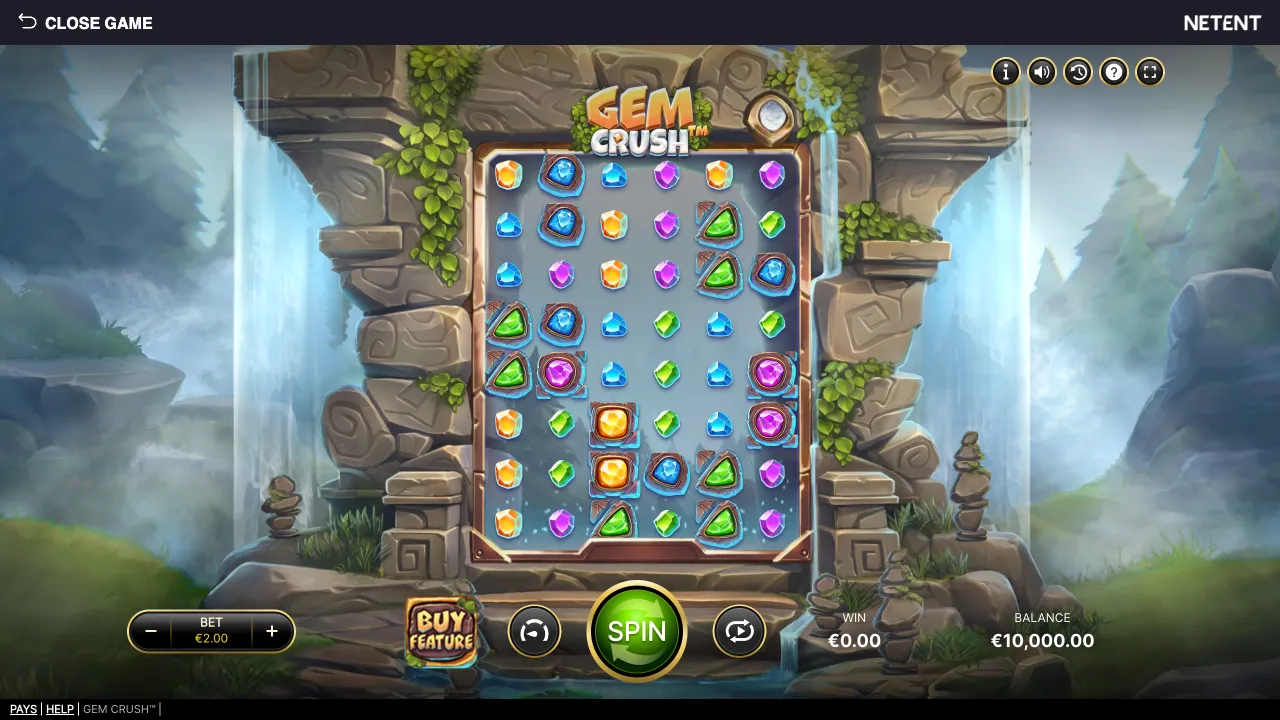Click the golden gem symbol on the grid
Image resolution: width=1280 pixels, height=720 pixels.
[613, 423]
